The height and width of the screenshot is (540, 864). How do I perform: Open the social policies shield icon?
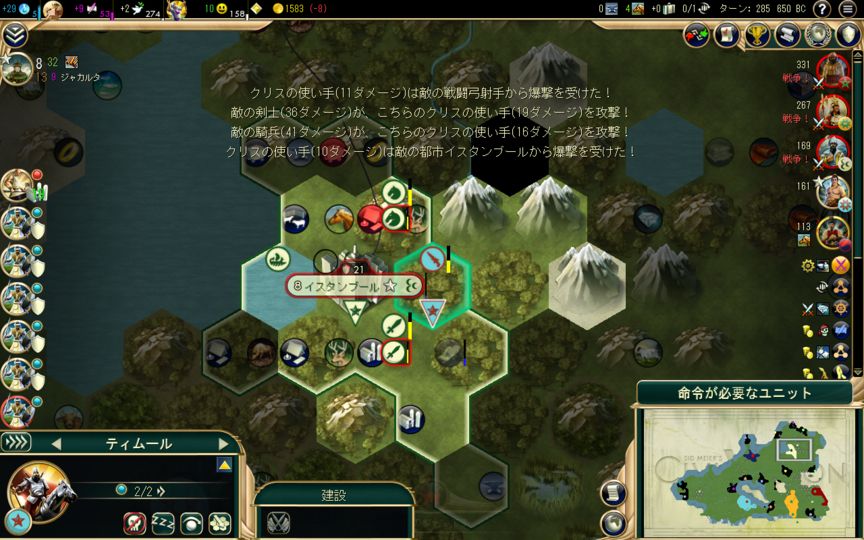click(848, 35)
